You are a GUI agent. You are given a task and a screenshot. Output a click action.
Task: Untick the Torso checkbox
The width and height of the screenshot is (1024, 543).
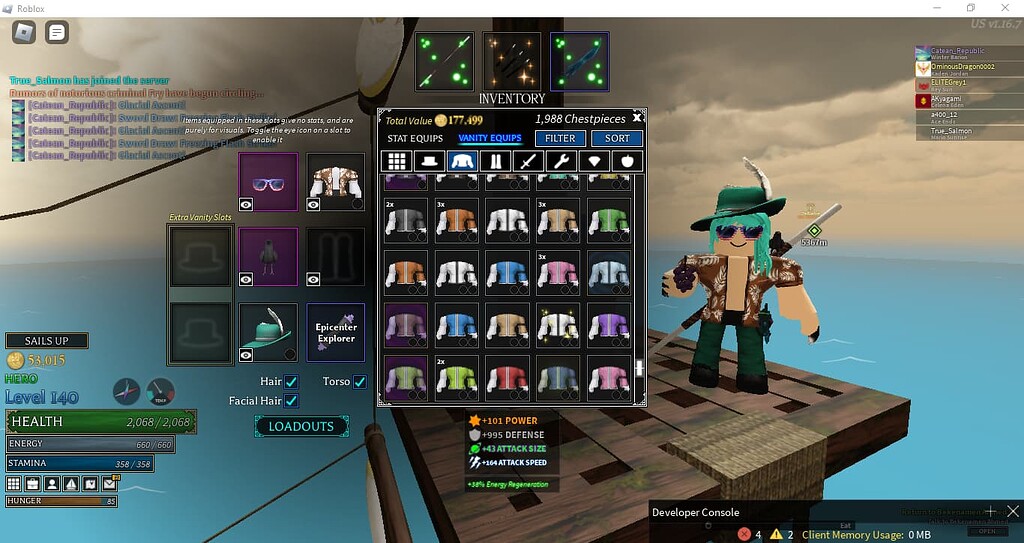click(359, 382)
